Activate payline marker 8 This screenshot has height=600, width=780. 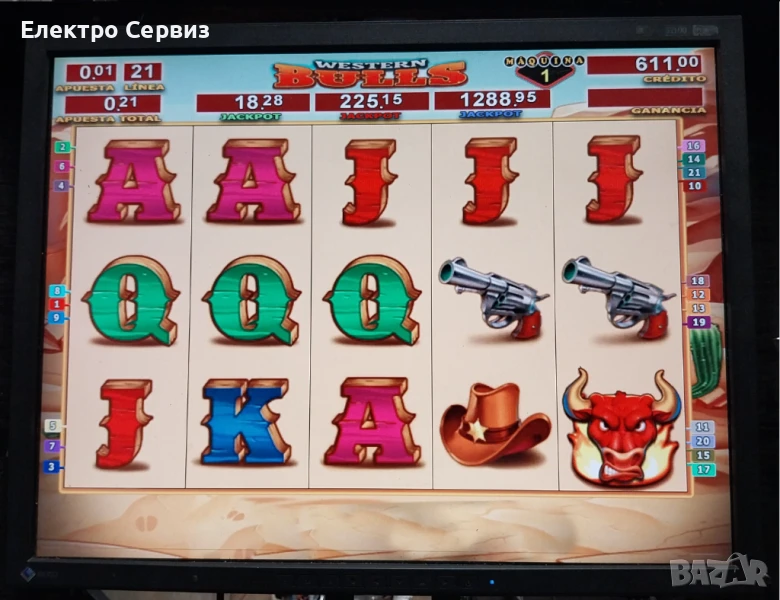pyautogui.click(x=56, y=291)
